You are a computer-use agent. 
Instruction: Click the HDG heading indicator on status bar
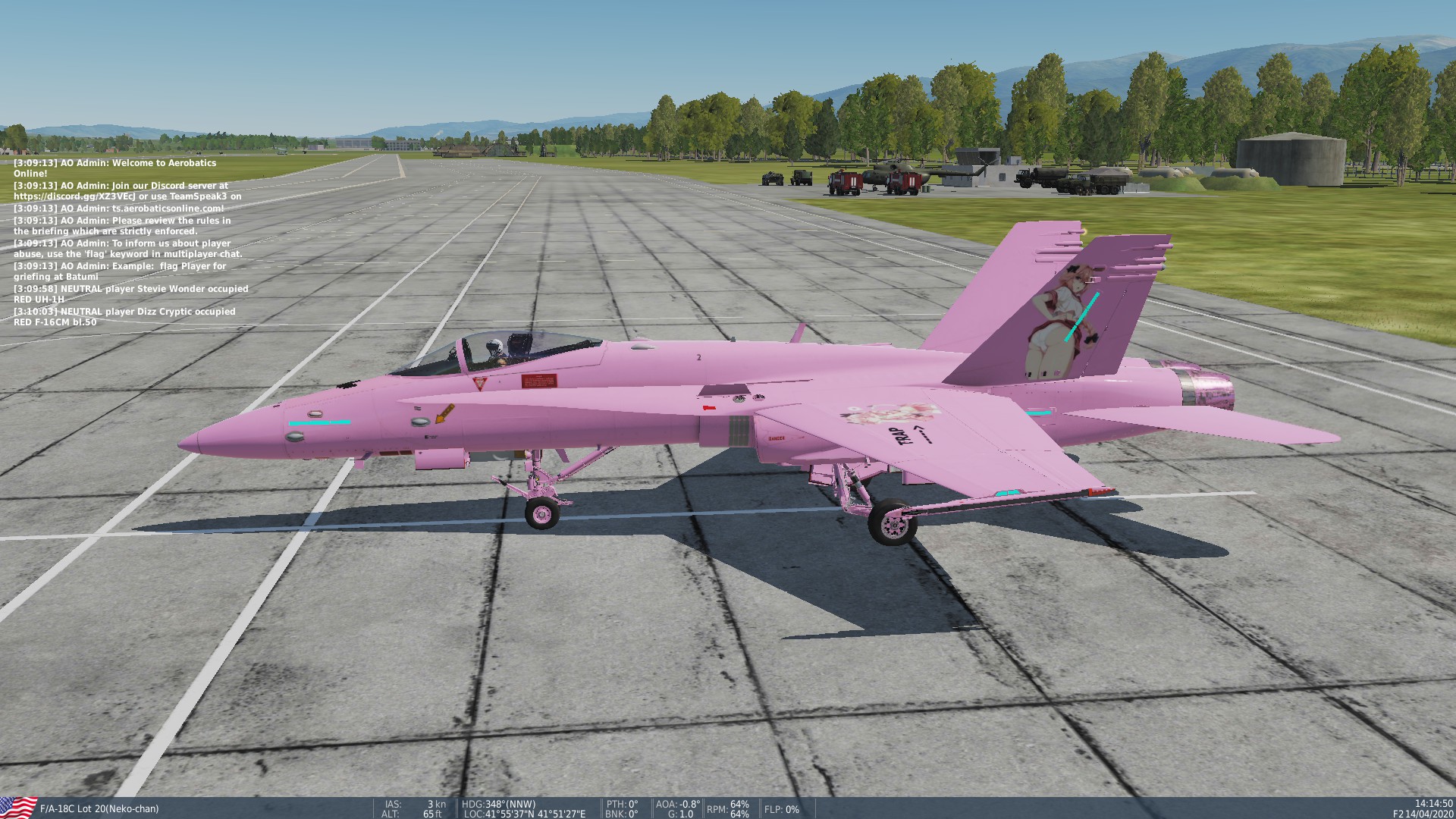[497, 803]
